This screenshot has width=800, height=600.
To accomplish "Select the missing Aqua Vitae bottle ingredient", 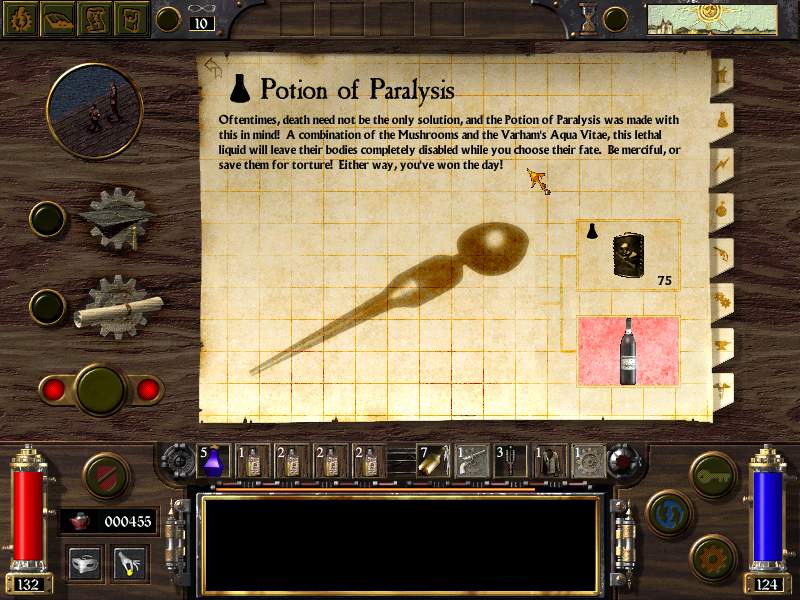I will [x=628, y=351].
